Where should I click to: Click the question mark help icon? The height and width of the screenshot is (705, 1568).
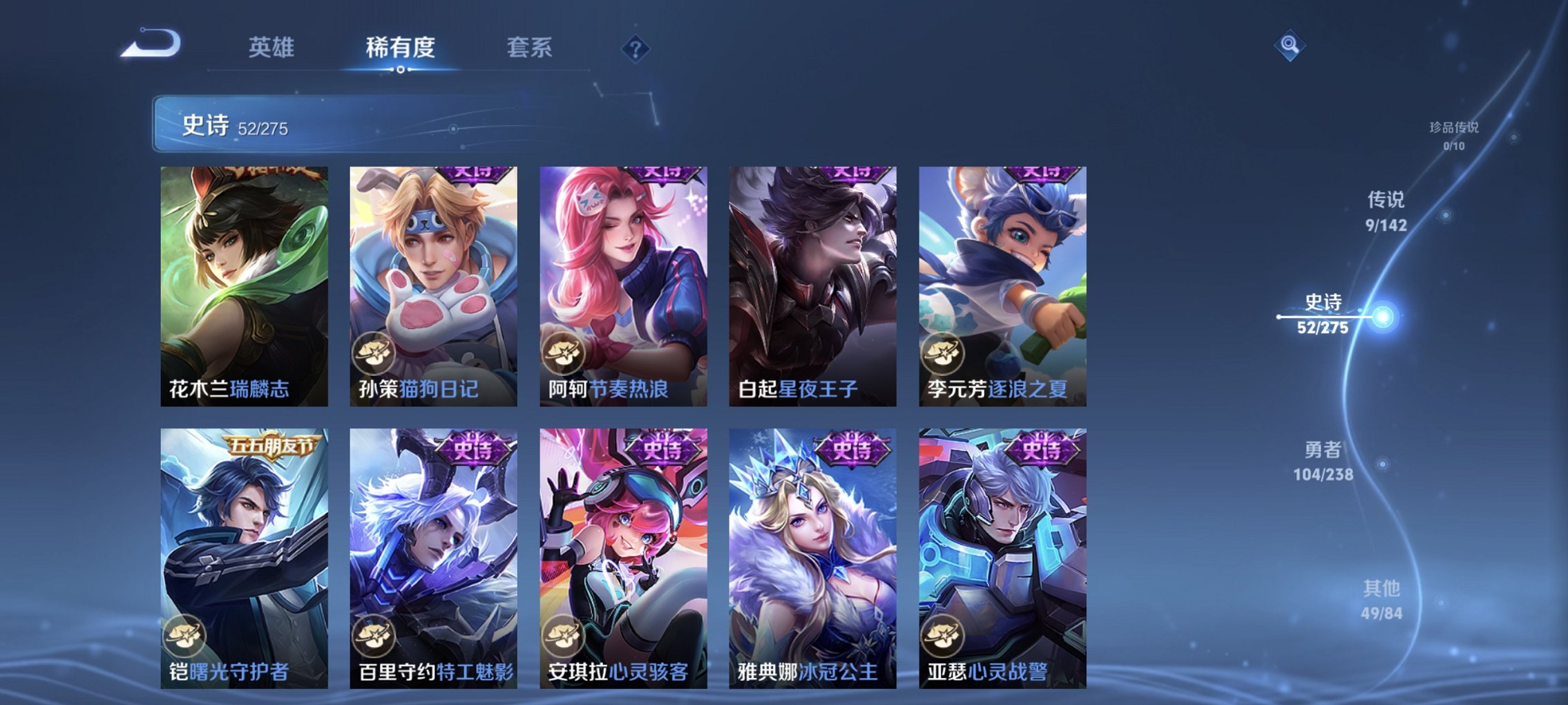(635, 48)
